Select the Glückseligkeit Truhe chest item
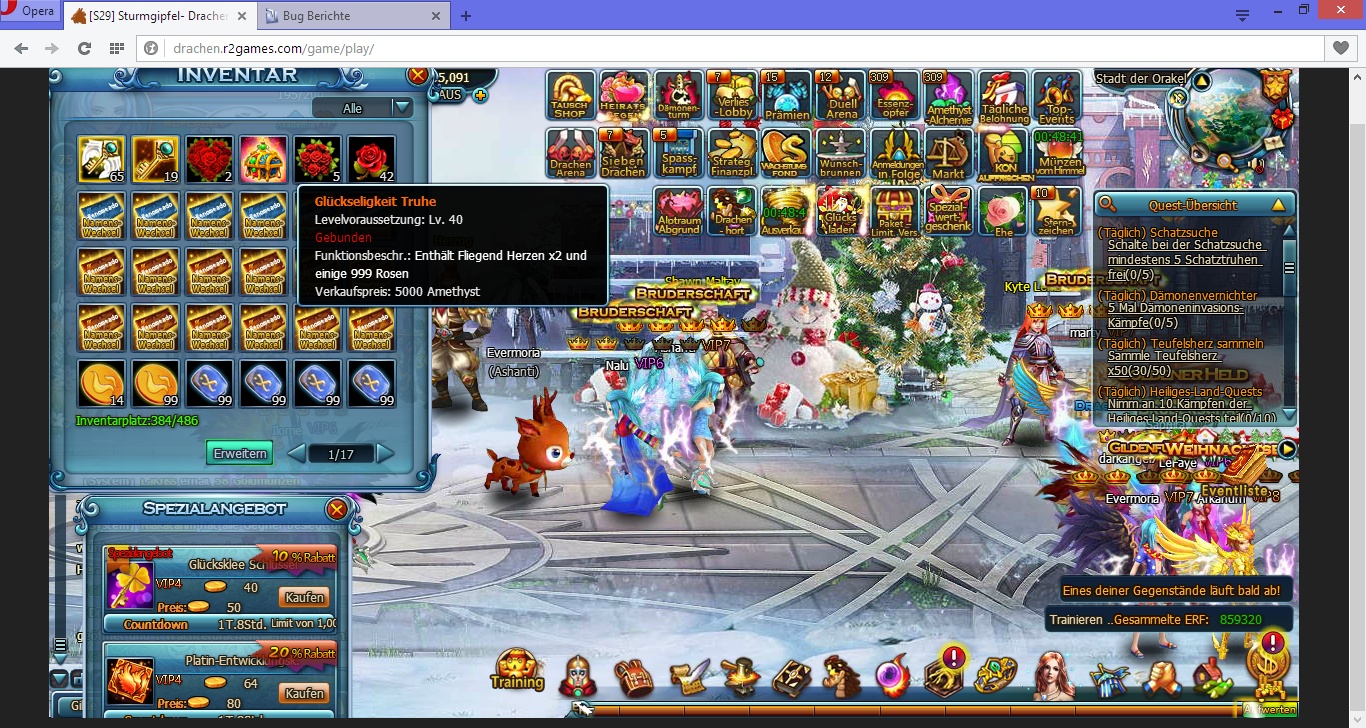1366x728 pixels. point(264,160)
